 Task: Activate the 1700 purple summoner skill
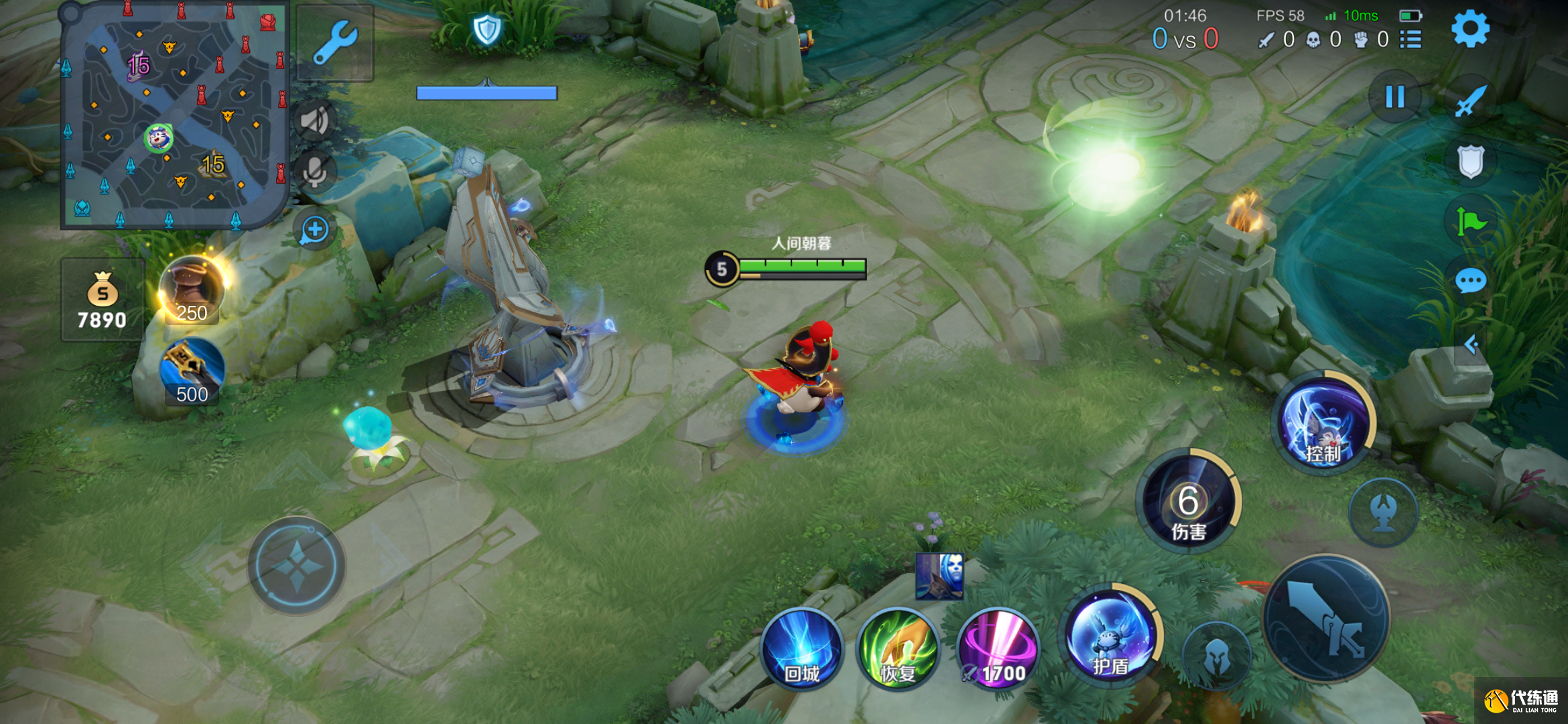pos(998,648)
